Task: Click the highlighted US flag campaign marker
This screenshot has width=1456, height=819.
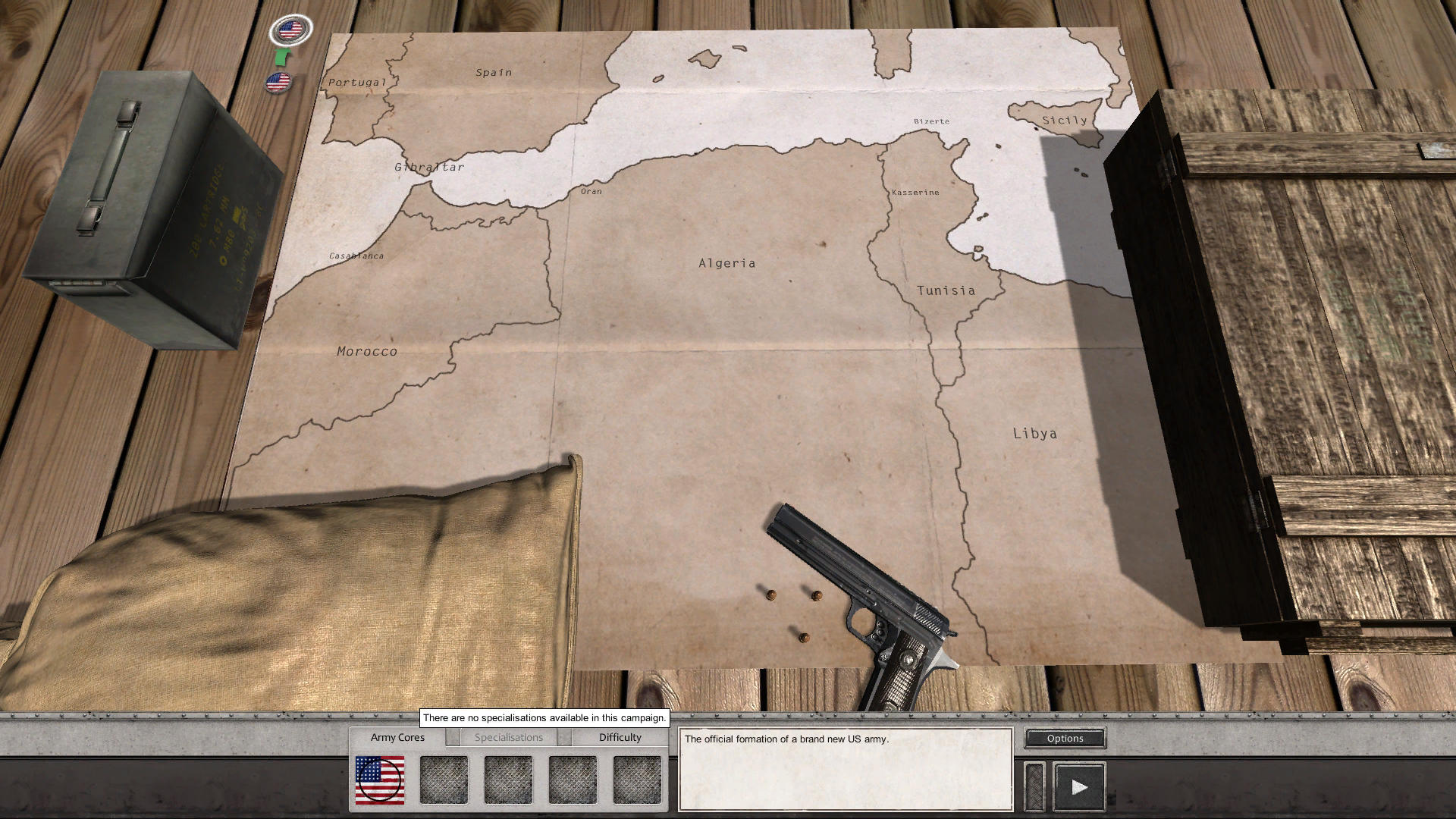Action: click(290, 30)
